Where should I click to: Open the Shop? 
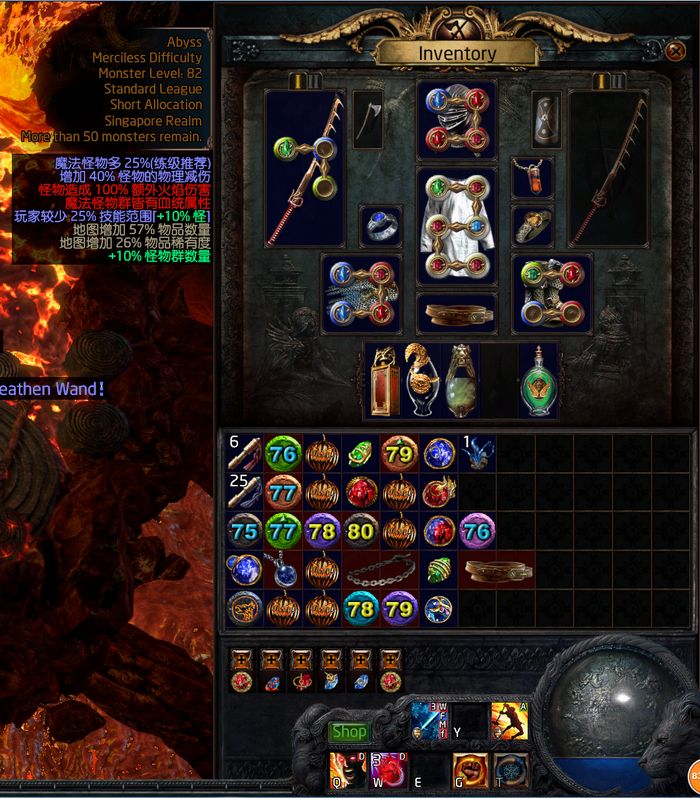(x=349, y=732)
